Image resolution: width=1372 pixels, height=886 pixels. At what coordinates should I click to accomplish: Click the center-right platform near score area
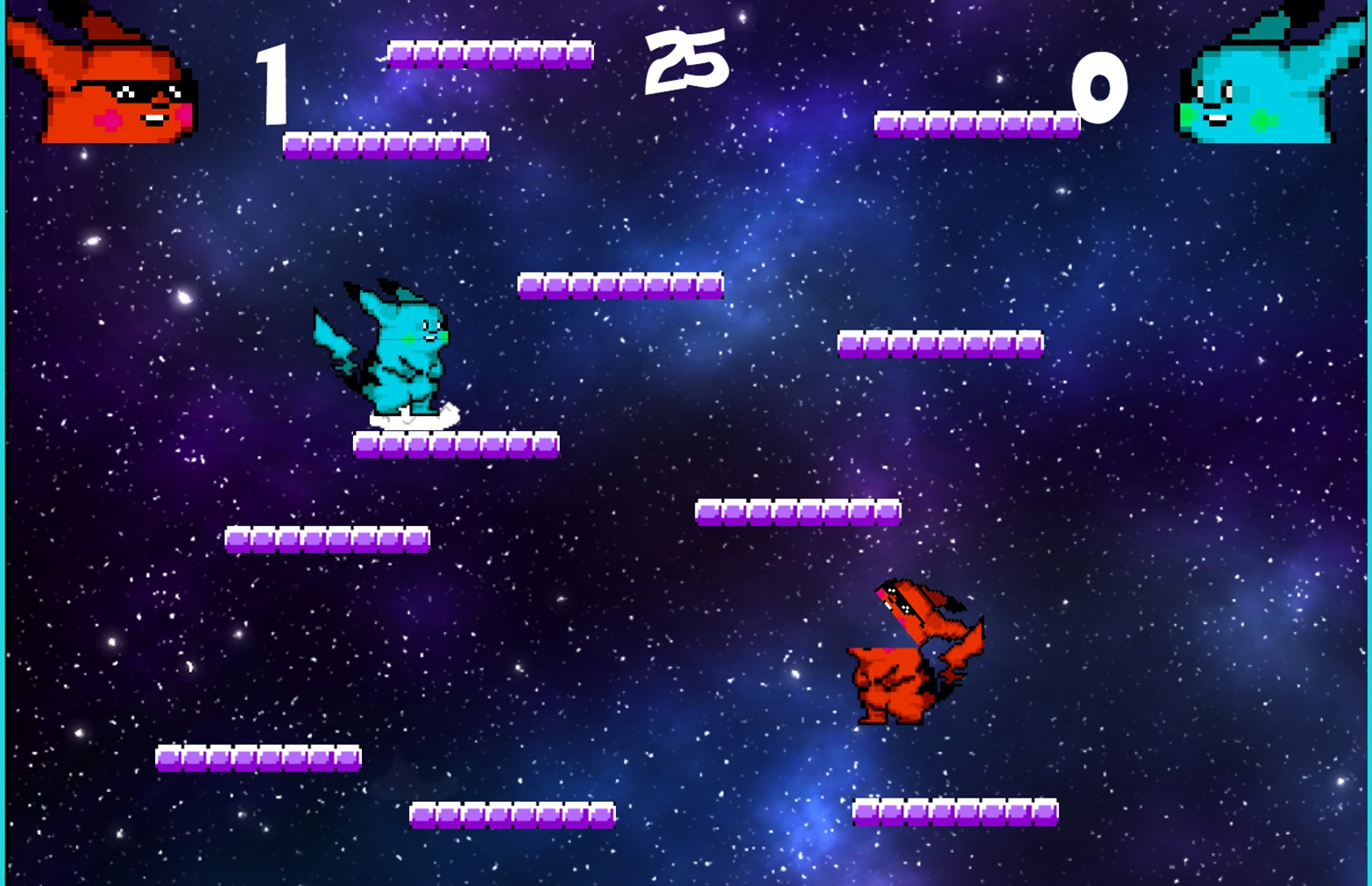pos(942,344)
